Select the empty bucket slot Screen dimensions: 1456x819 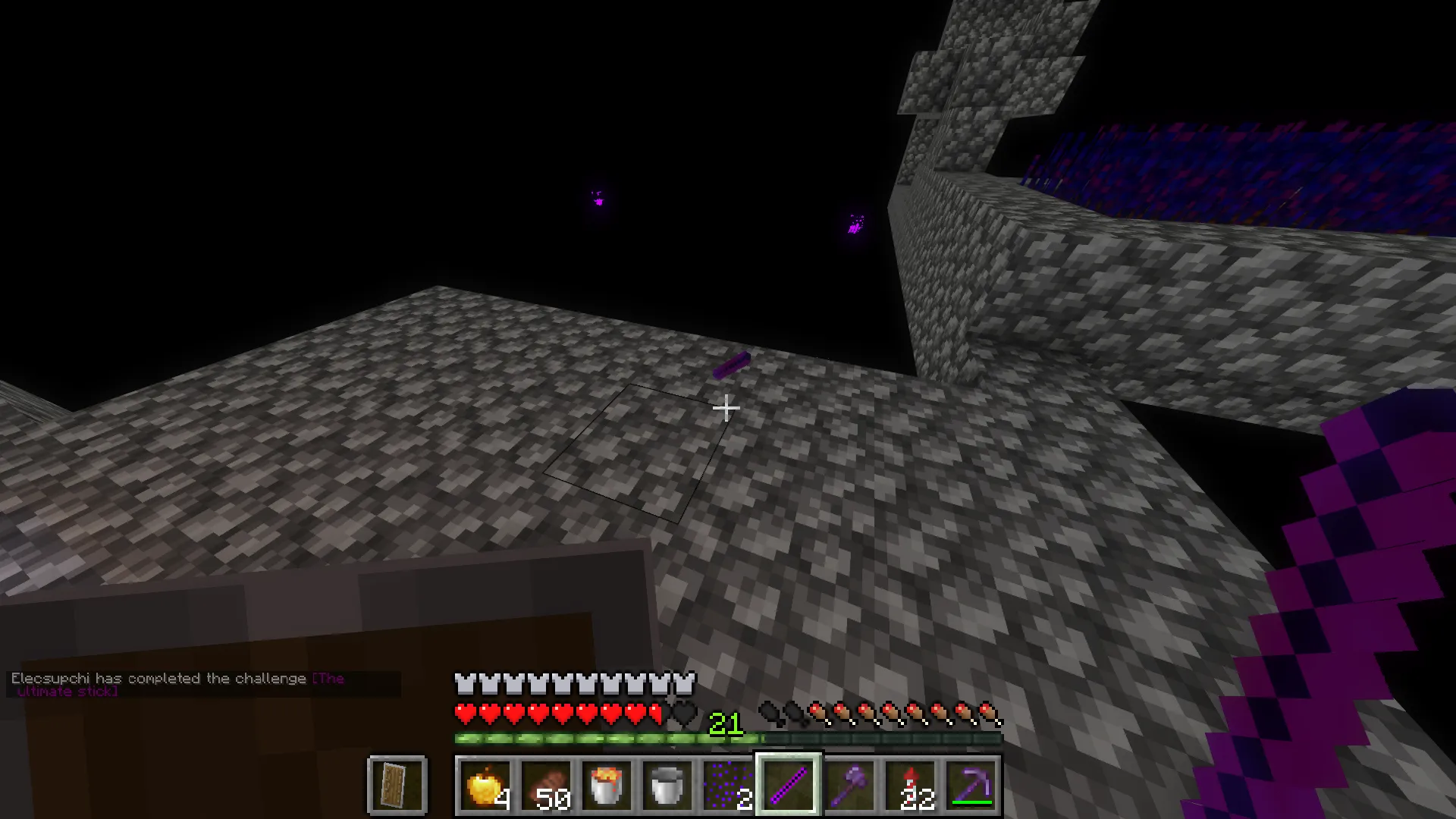667,786
